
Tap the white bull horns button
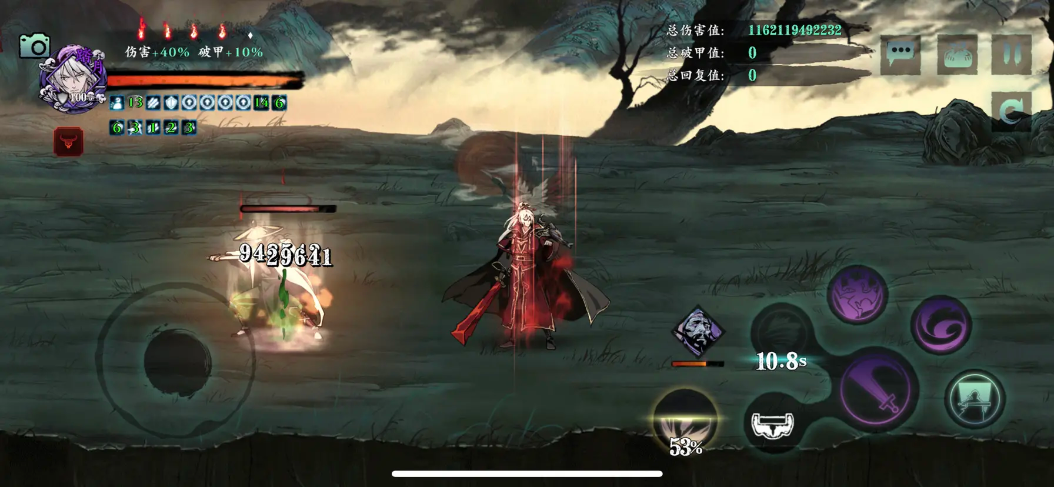774,424
